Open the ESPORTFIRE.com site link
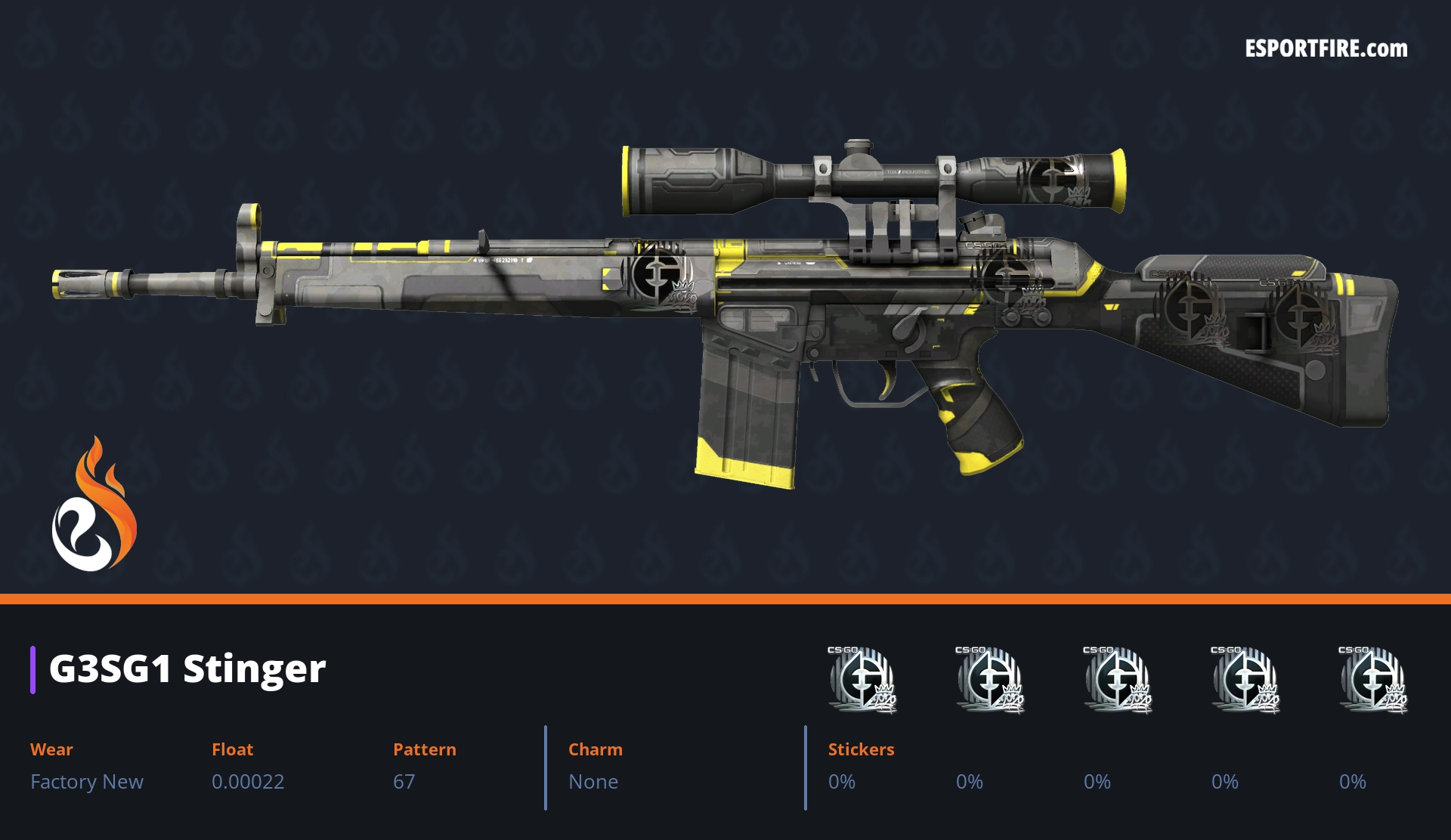Viewport: 1451px width, 840px height. 1326,49
